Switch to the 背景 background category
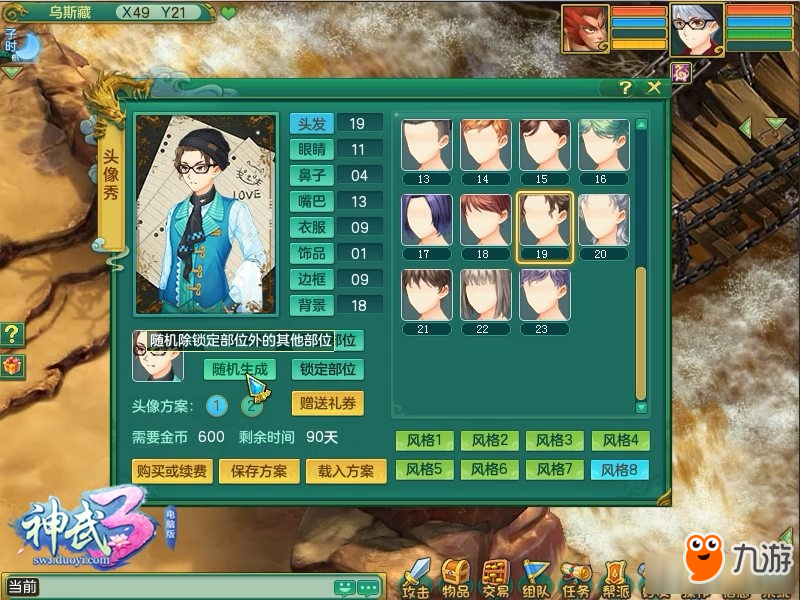The width and height of the screenshot is (800, 600). [311, 305]
